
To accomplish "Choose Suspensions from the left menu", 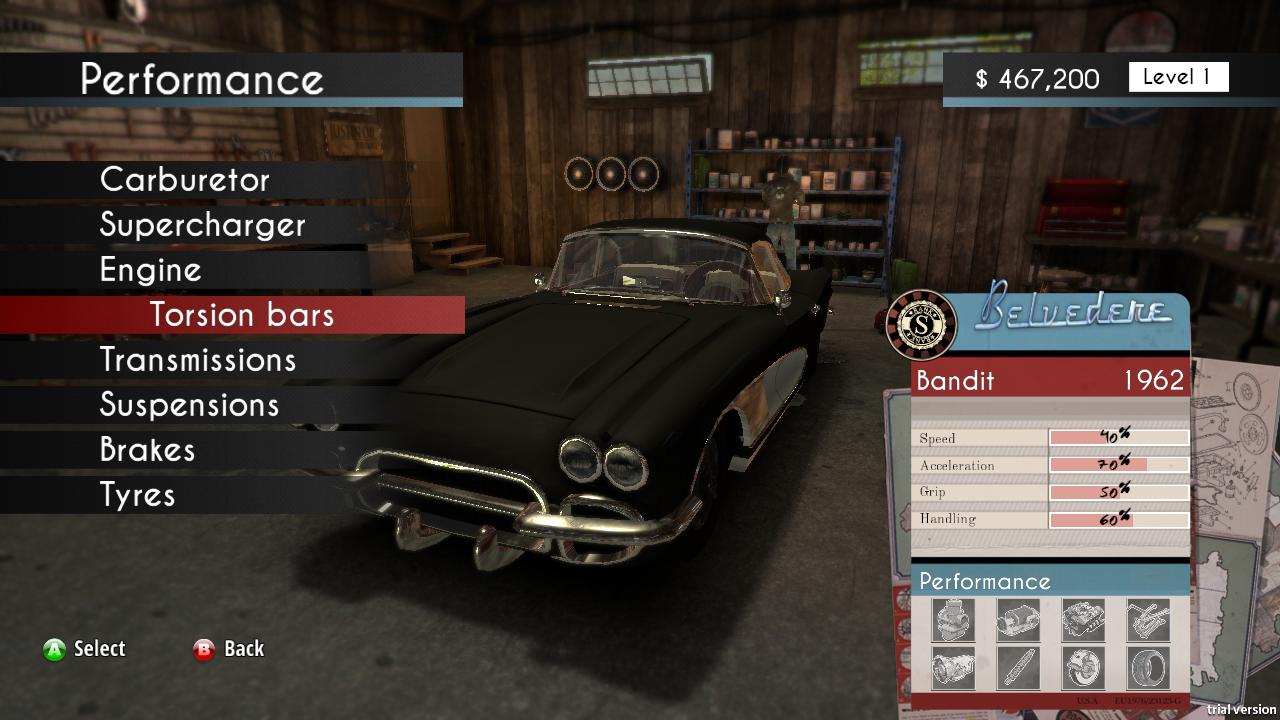I will pos(189,404).
